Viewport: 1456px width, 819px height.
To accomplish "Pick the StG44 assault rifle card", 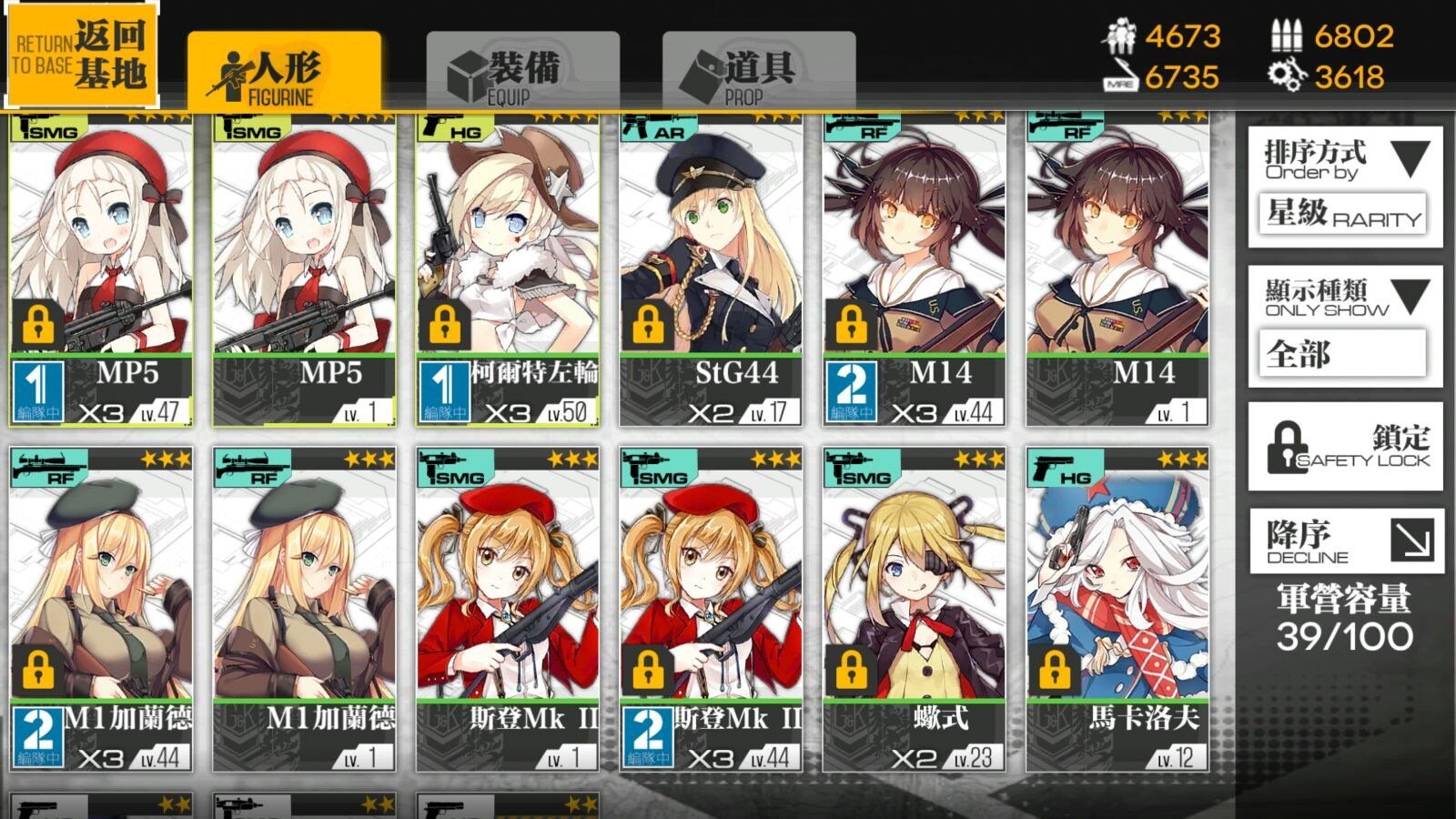I will (711, 268).
